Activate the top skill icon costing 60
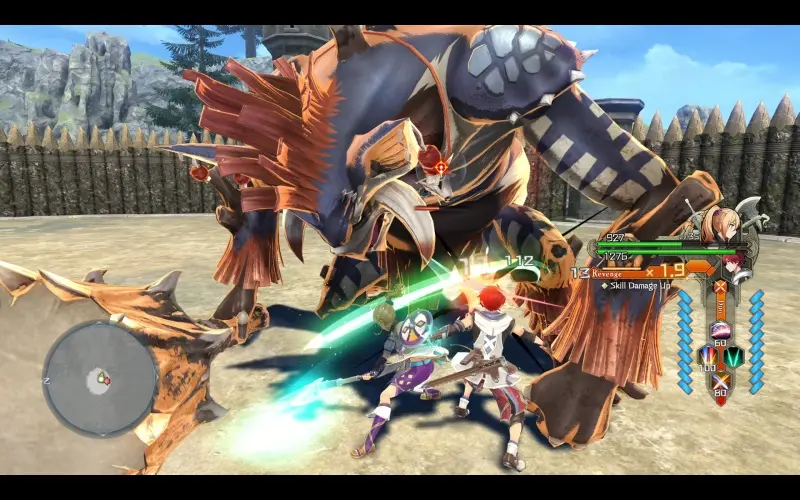The height and width of the screenshot is (500, 800). (719, 330)
